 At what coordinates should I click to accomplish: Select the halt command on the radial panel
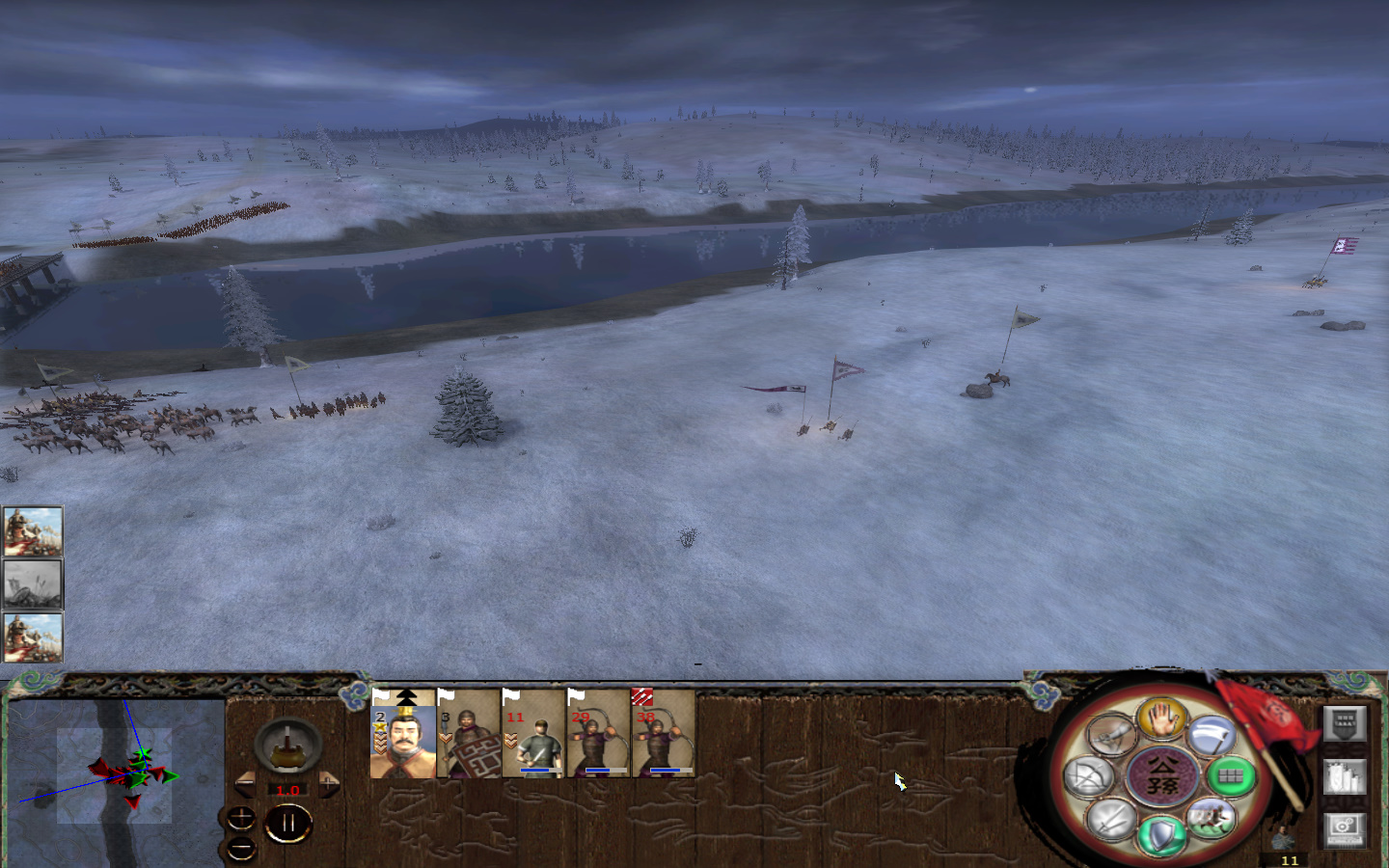(1163, 720)
